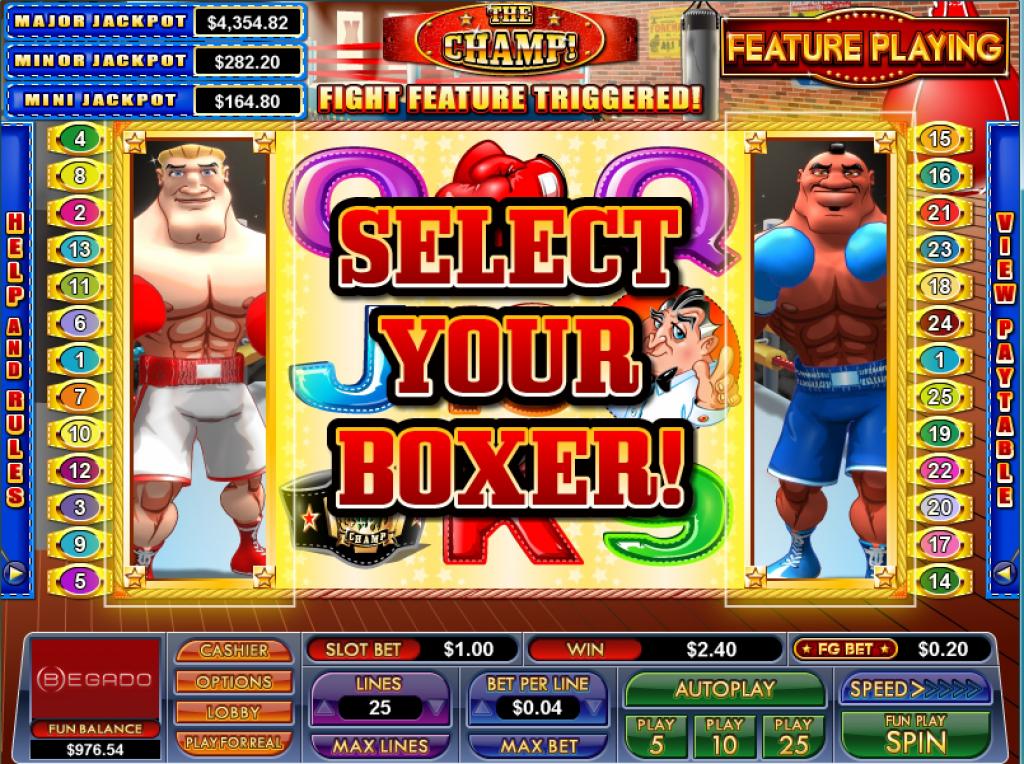The width and height of the screenshot is (1024, 764).
Task: Choose Play 10 autoplay spins
Action: [x=725, y=735]
